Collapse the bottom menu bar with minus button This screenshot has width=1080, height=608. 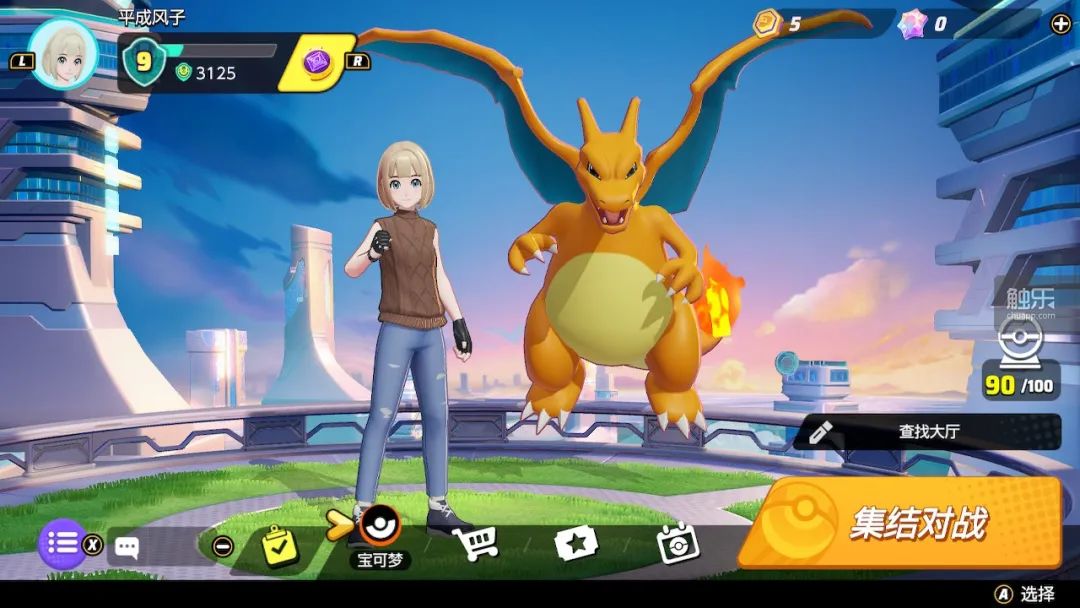click(x=224, y=546)
